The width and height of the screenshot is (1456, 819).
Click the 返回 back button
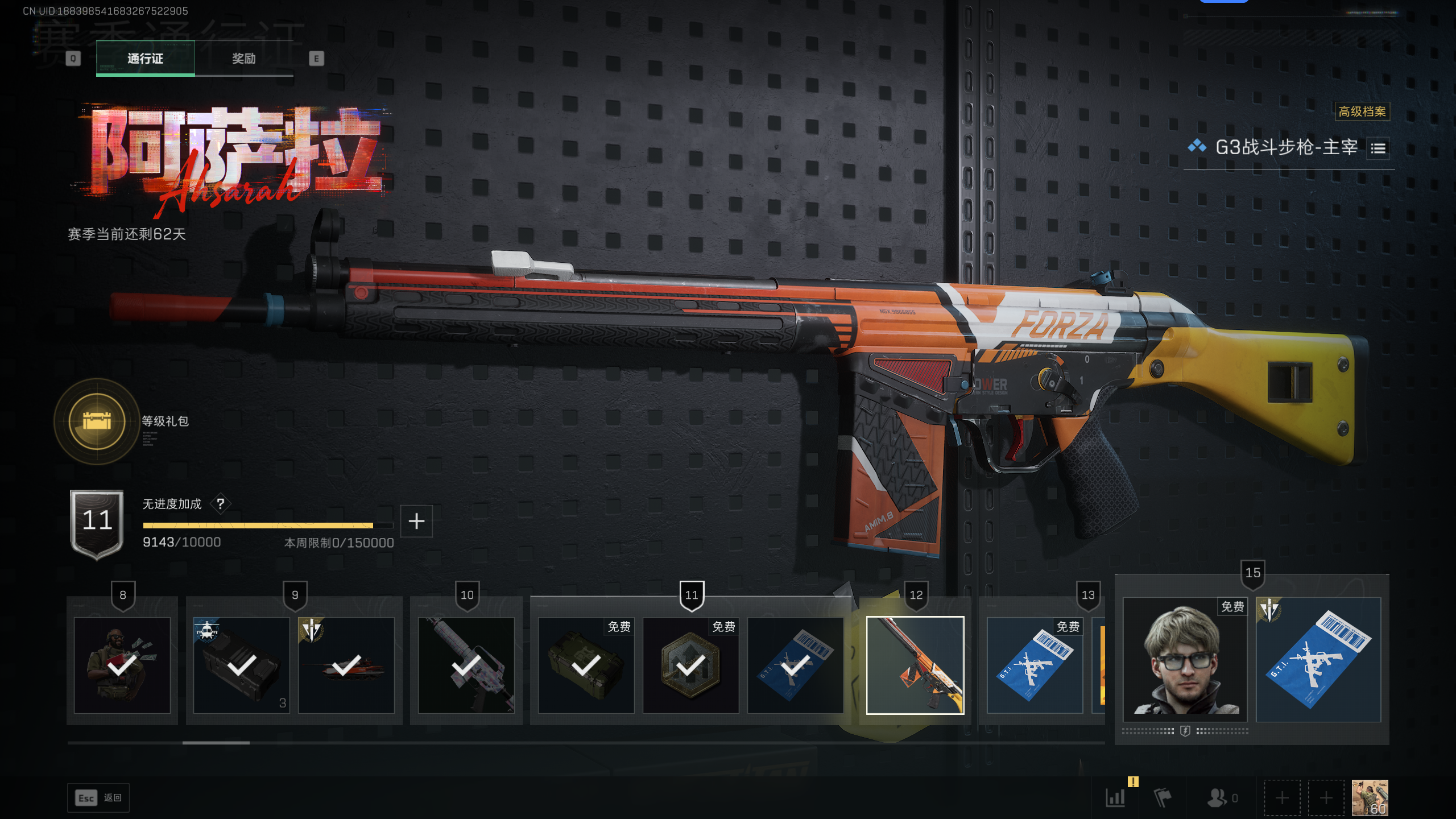coord(98,798)
